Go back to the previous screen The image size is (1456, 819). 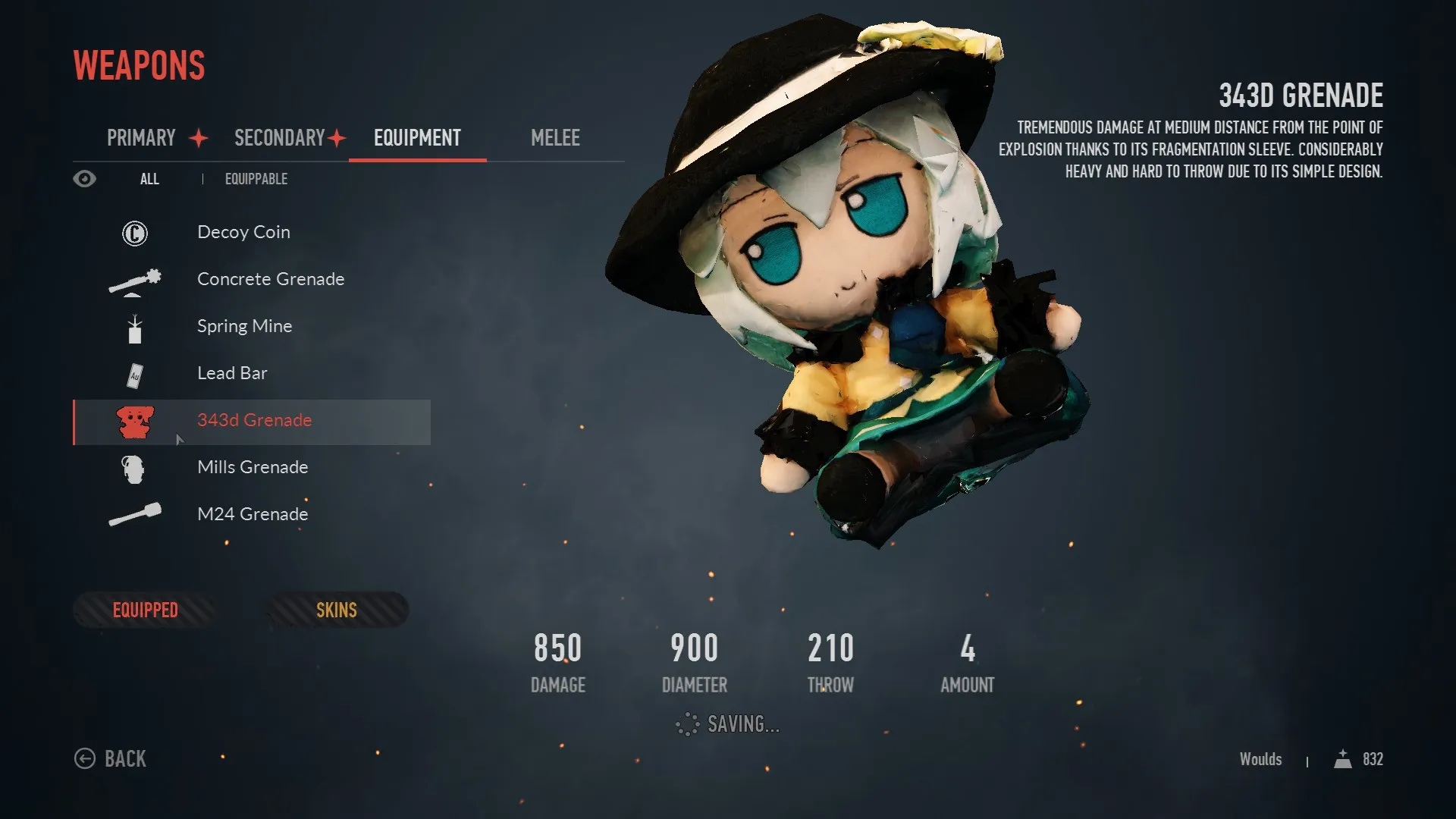(111, 758)
